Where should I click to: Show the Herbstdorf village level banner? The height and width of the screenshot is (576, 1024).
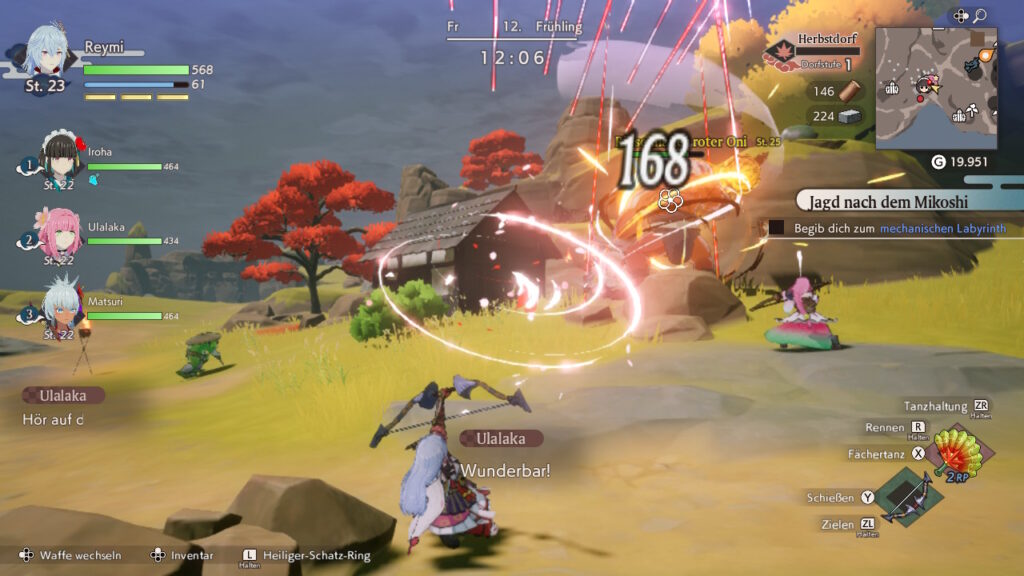812,50
